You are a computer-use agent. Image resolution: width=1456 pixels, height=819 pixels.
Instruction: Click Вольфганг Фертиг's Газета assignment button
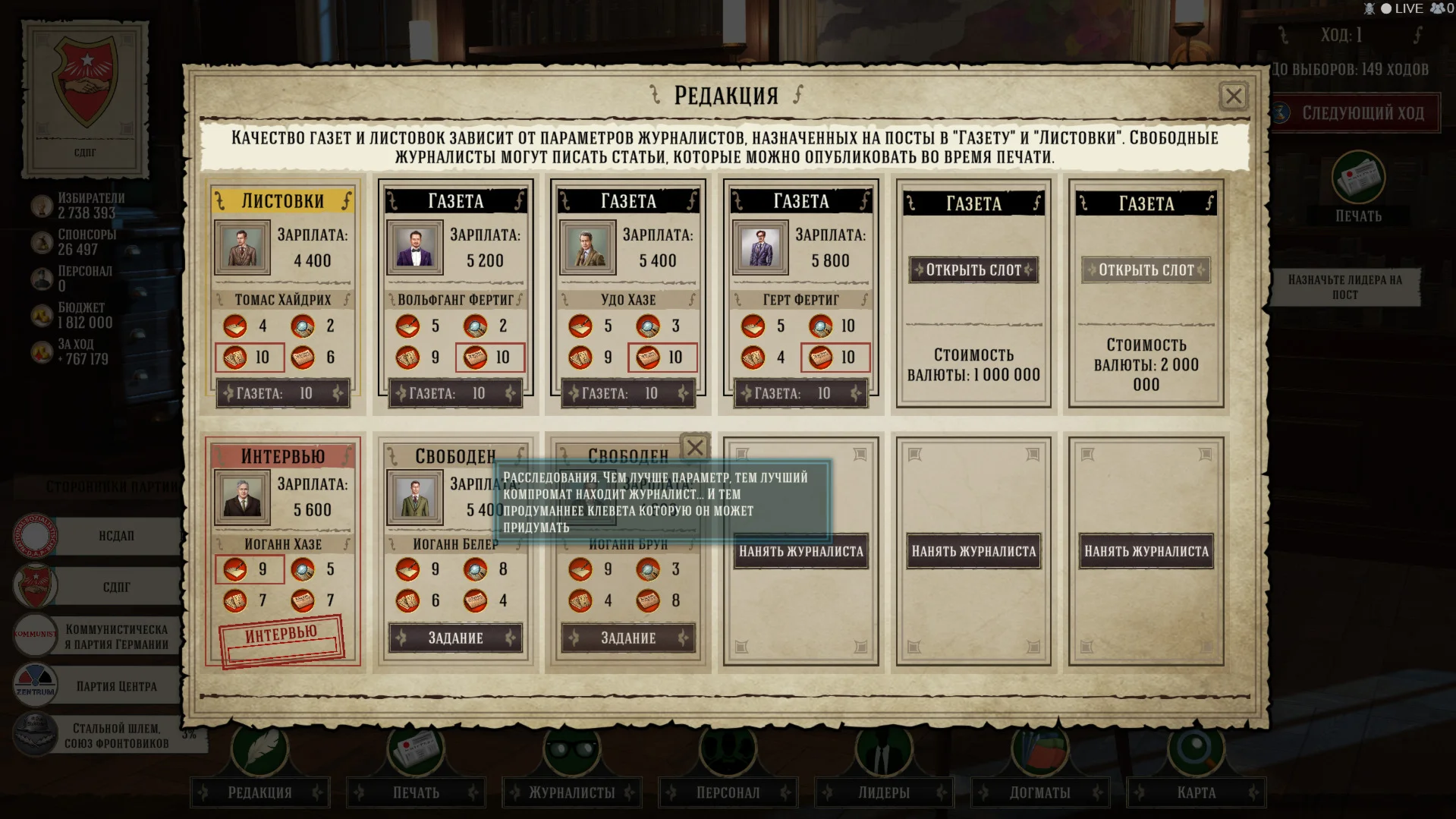pos(455,393)
